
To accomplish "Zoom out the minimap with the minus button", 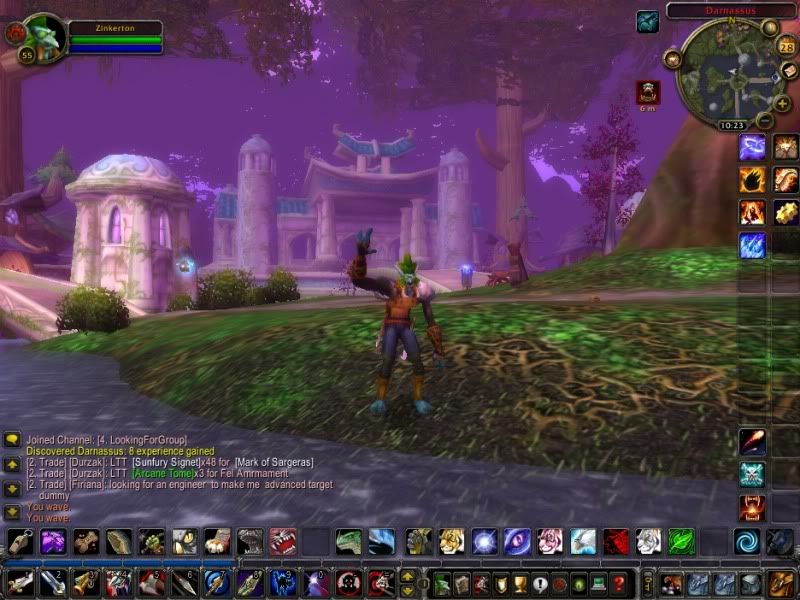I will tap(765, 120).
